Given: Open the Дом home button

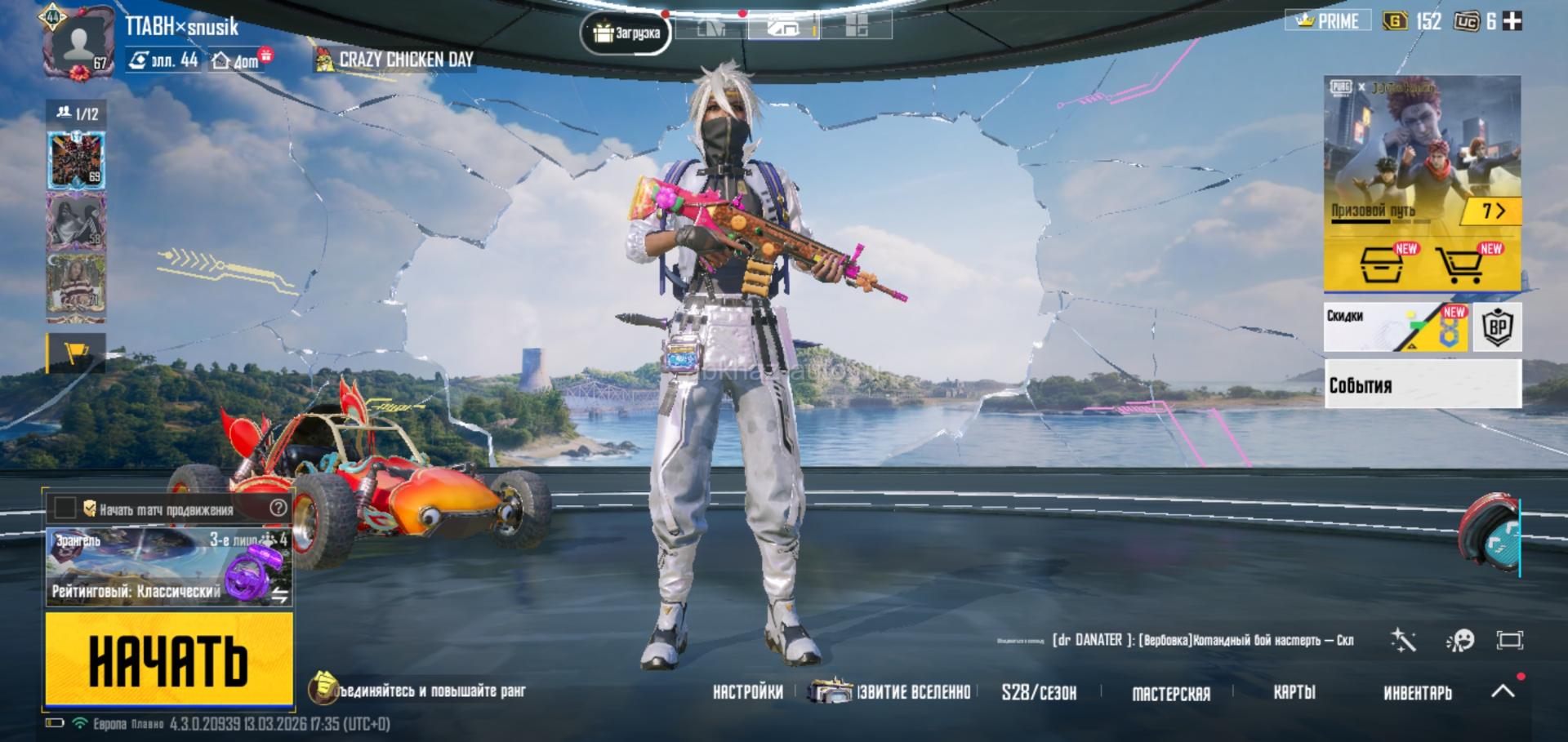Looking at the screenshot, I should [x=237, y=60].
